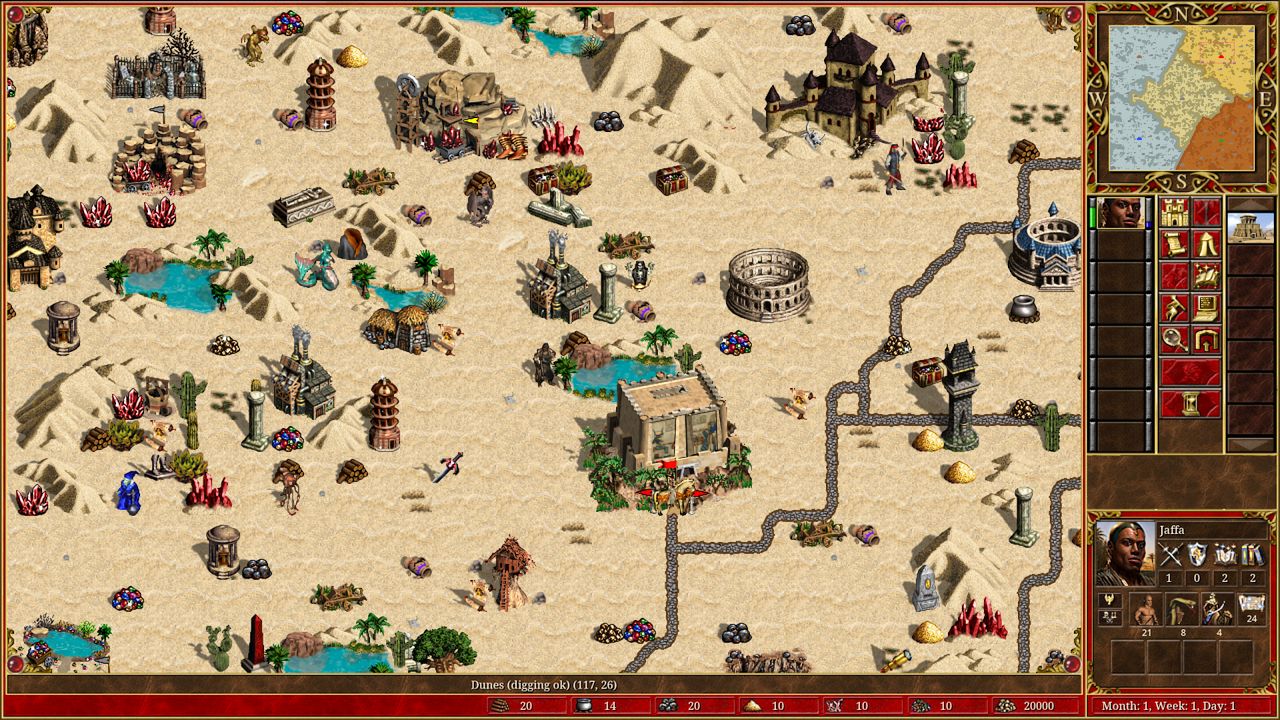The width and height of the screenshot is (1280, 720).
Task: Open system options via the computer icon
Action: pos(1206,309)
